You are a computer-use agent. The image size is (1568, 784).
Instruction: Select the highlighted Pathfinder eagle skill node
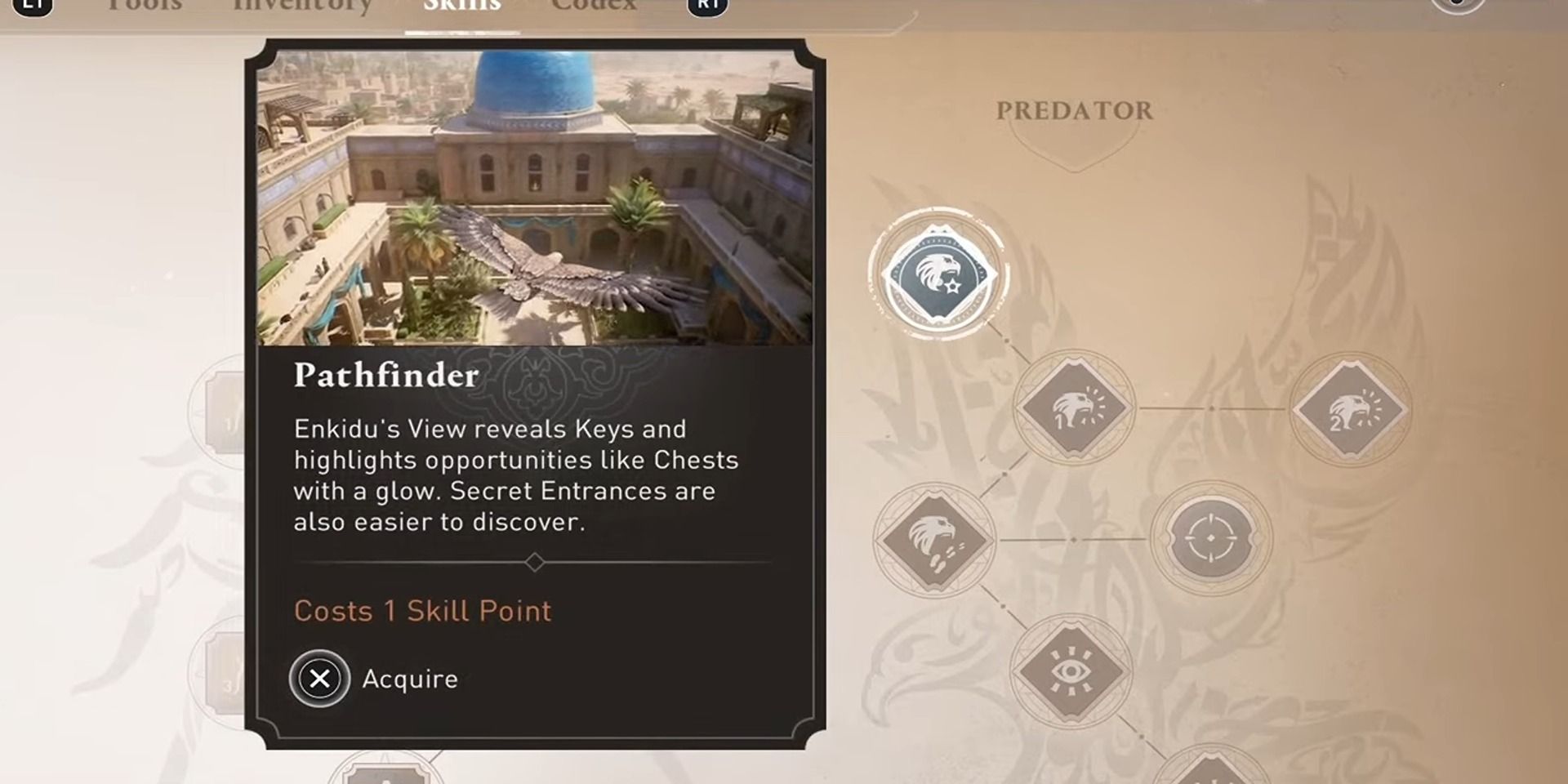click(939, 272)
